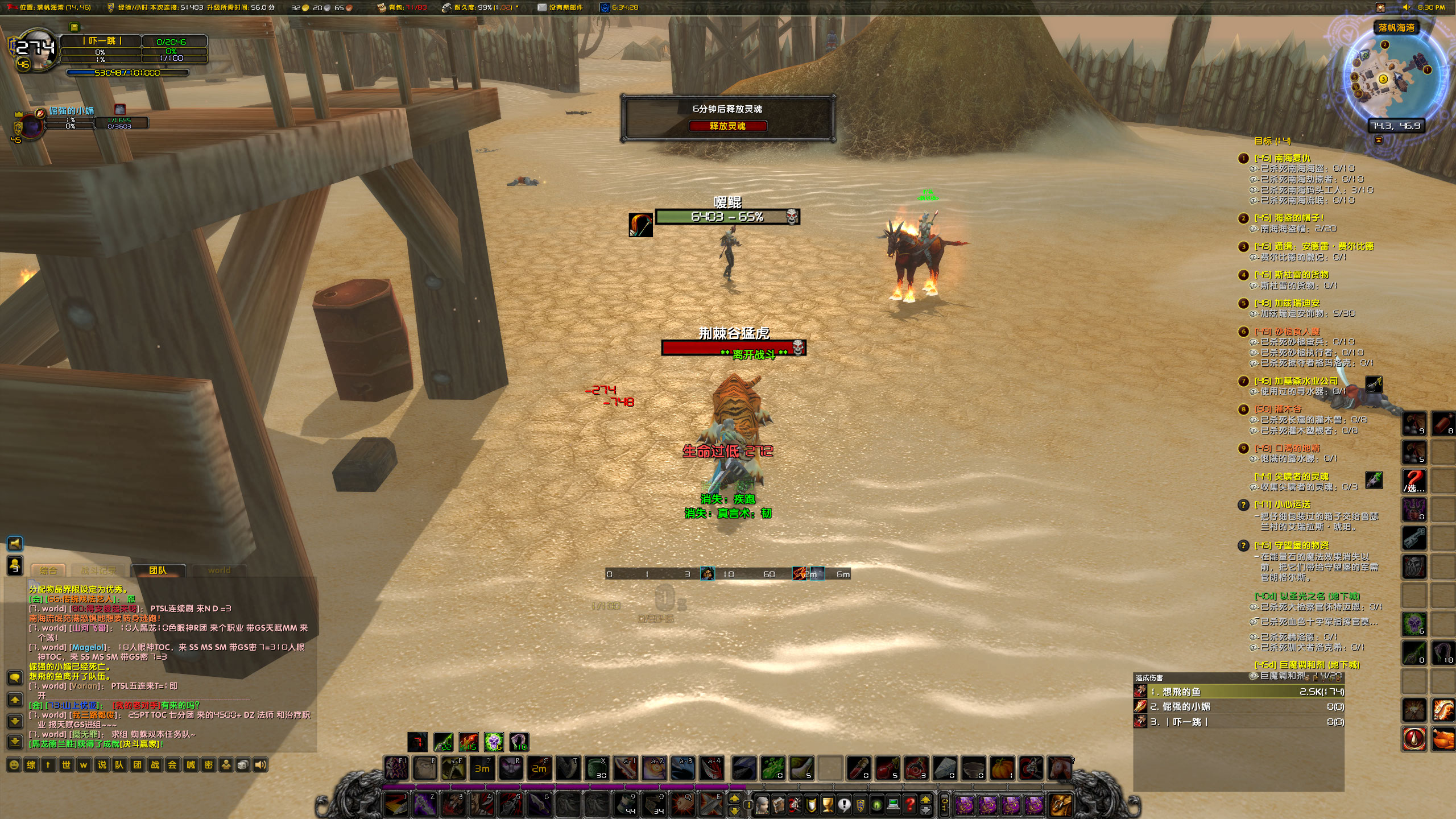Switch to the 团队 chat tab
Screen dimensions: 1456x819
158,570
